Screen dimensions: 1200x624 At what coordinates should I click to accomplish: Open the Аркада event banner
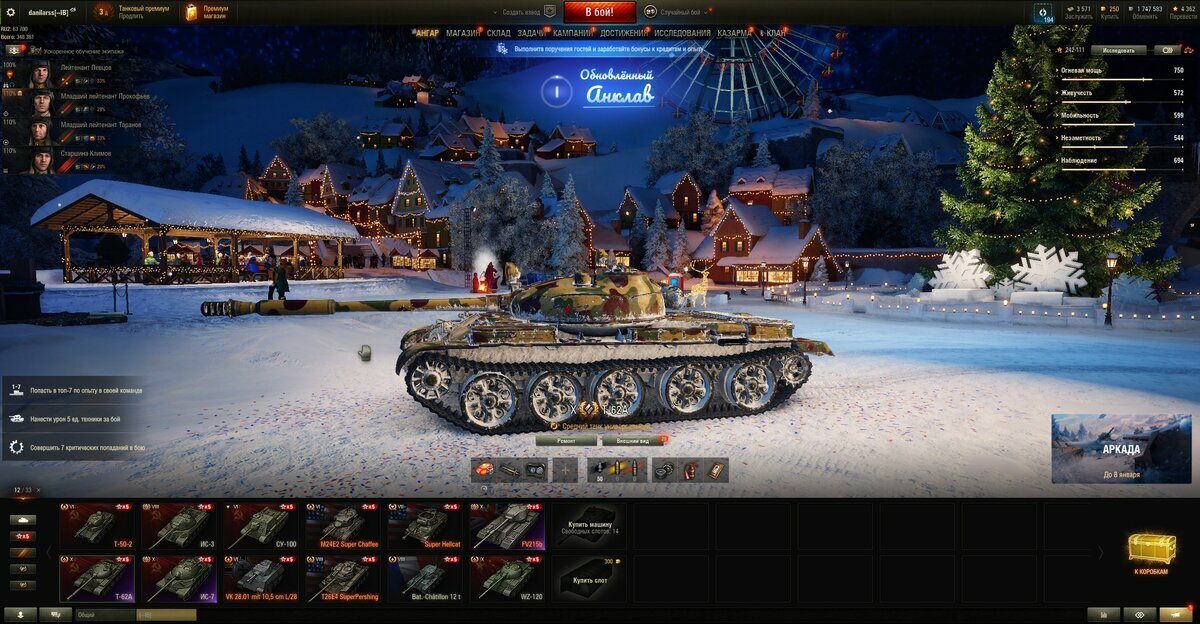[x=1121, y=449]
